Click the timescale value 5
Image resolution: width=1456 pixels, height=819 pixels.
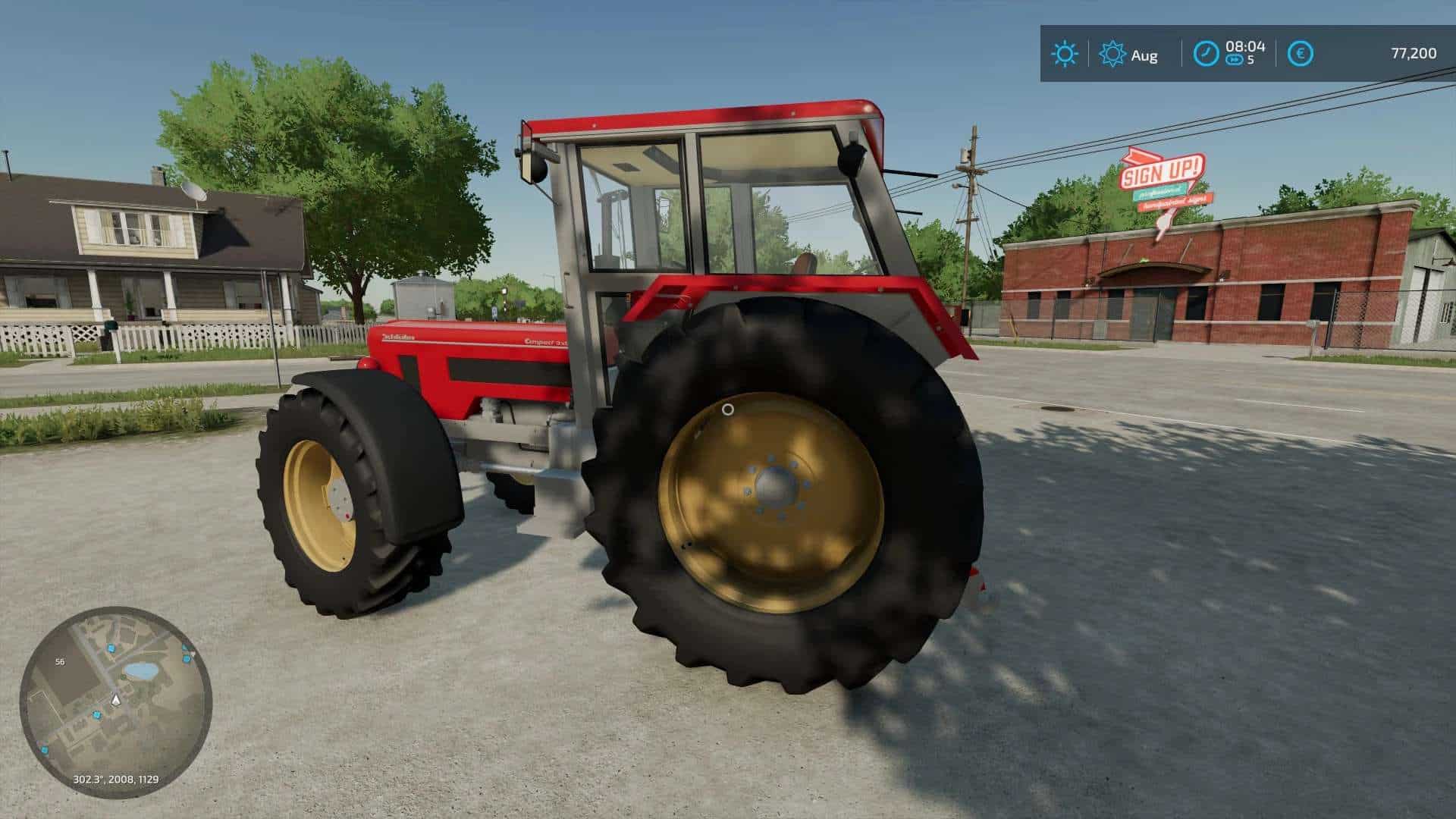tap(1251, 60)
